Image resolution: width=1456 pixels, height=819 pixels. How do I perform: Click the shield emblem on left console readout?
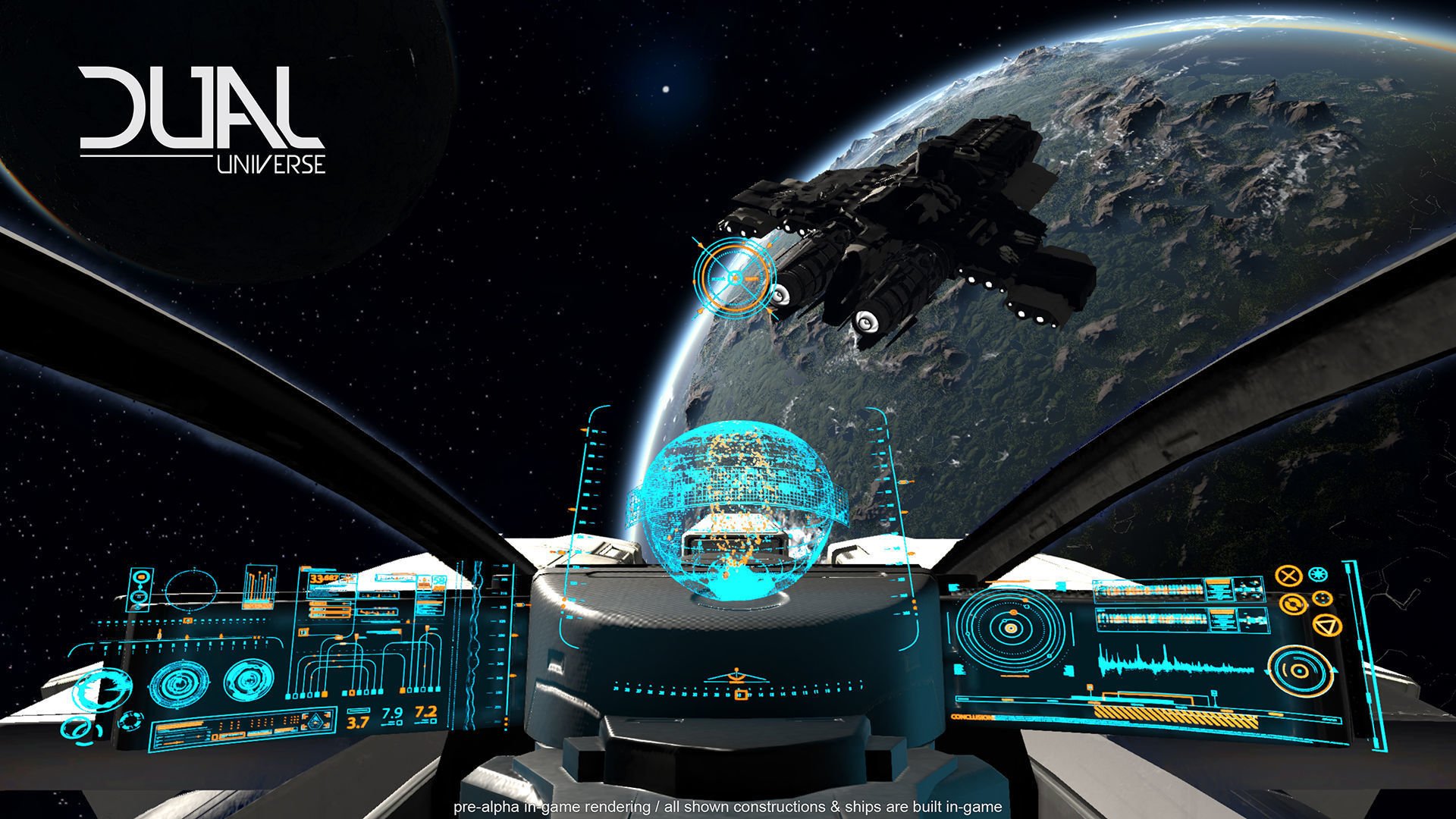pos(316,722)
